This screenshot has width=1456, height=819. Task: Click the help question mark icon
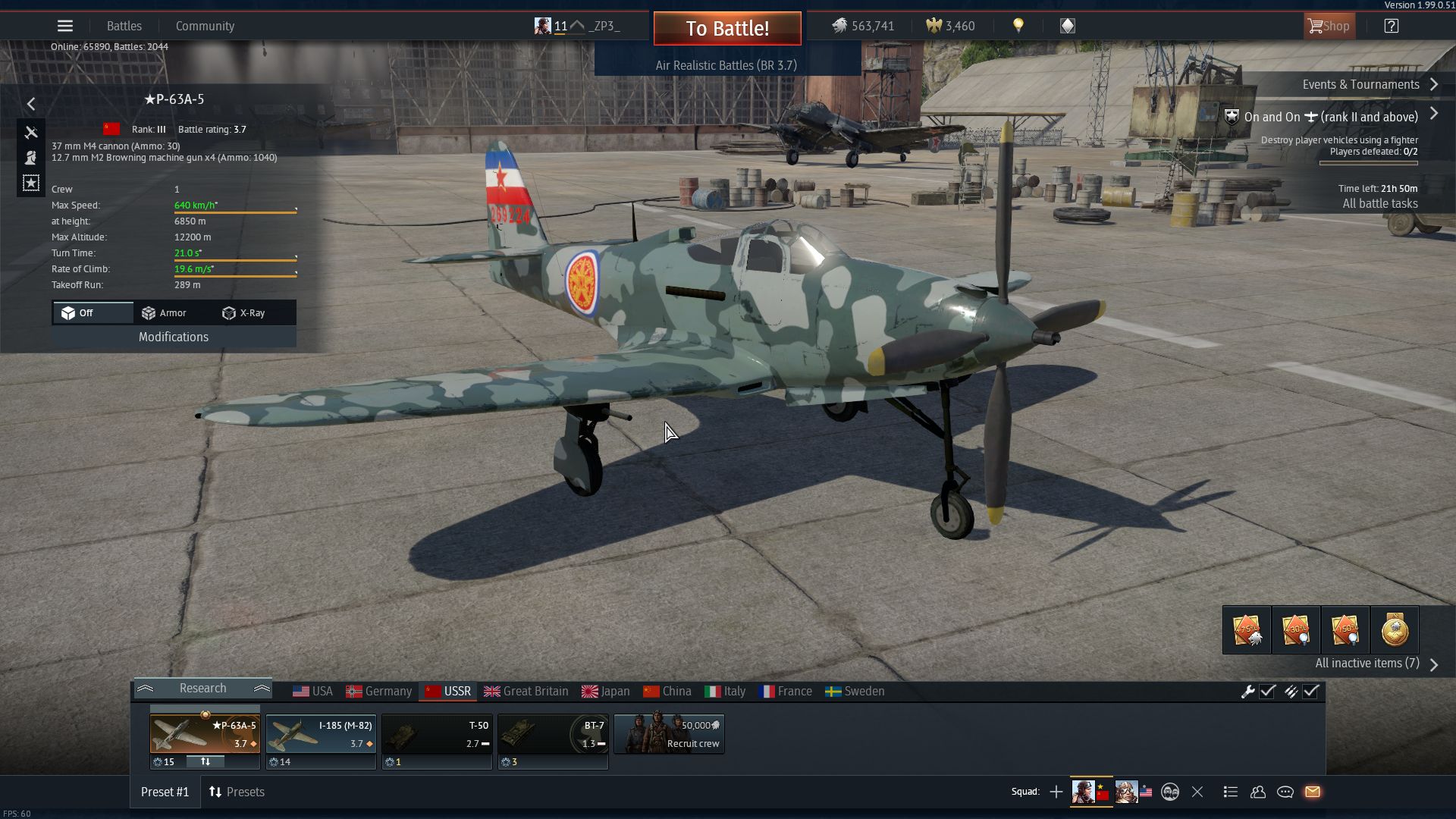(x=1392, y=25)
